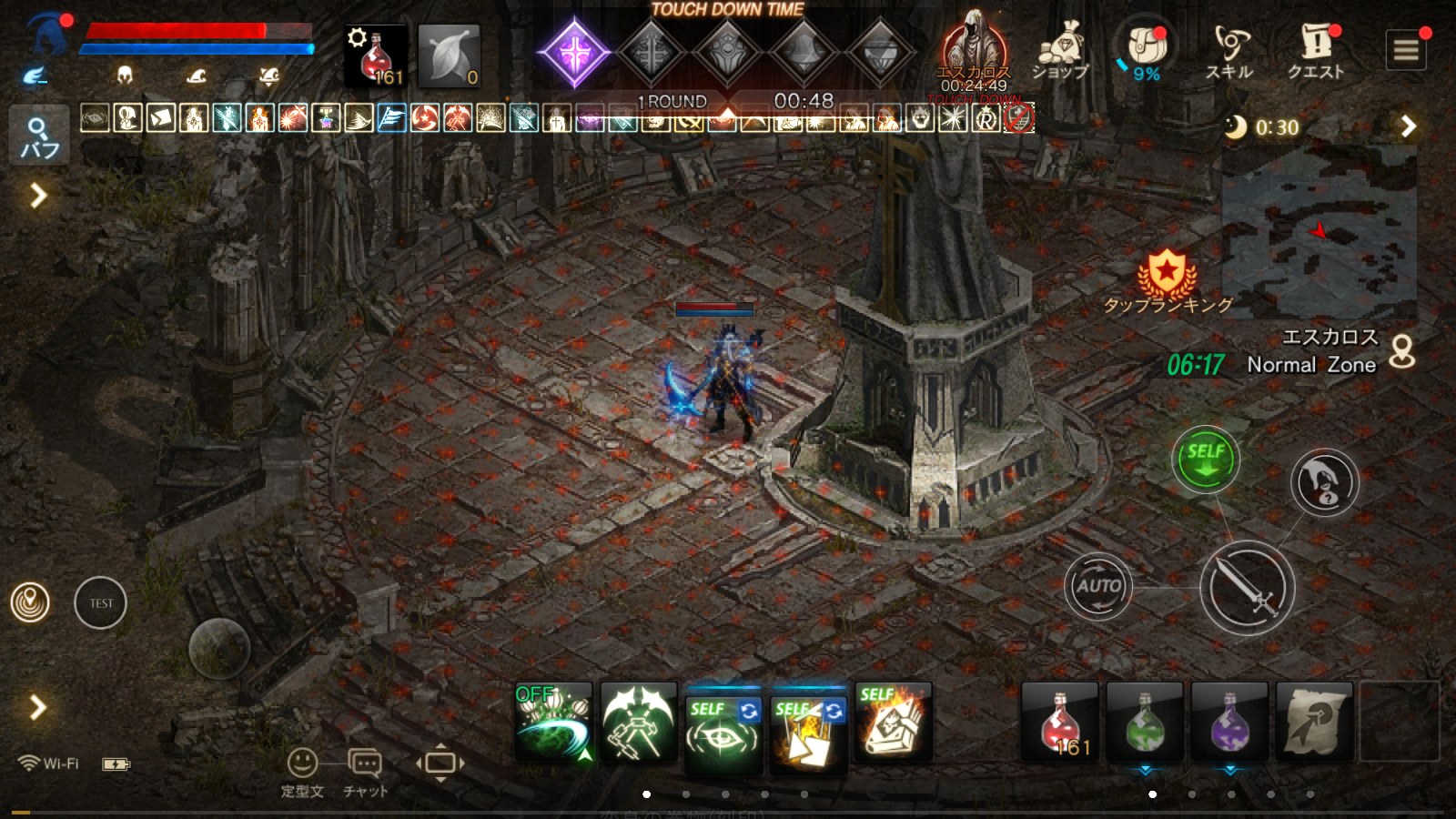This screenshot has width=1456, height=819.
Task: Open the bag showing 9%
Action: [1146, 49]
